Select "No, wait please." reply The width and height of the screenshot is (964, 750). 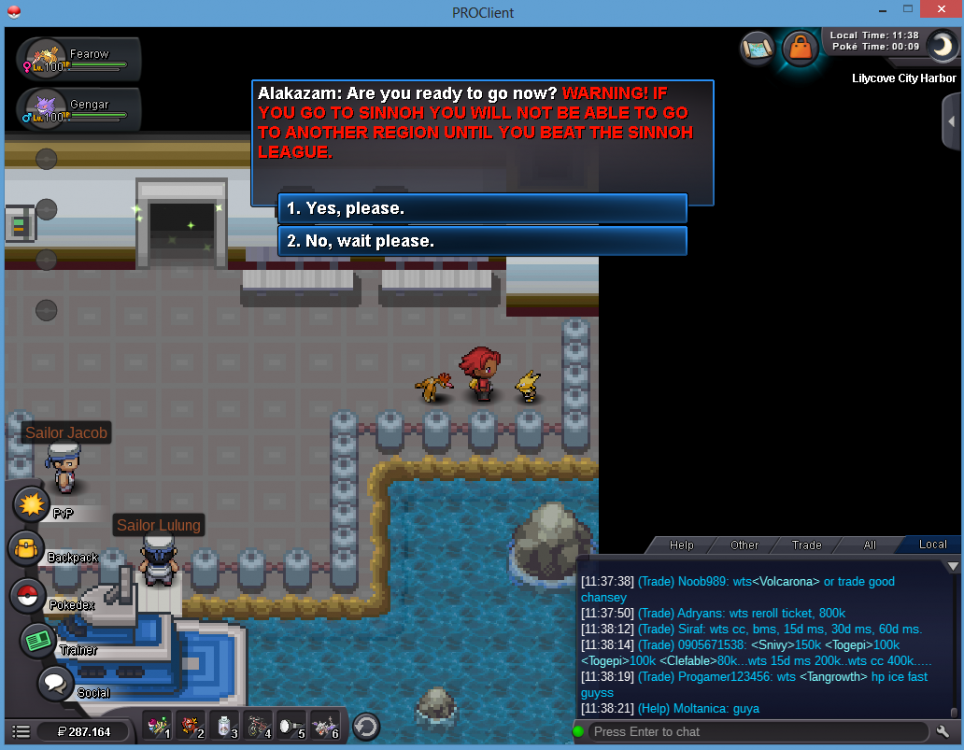[x=482, y=241]
